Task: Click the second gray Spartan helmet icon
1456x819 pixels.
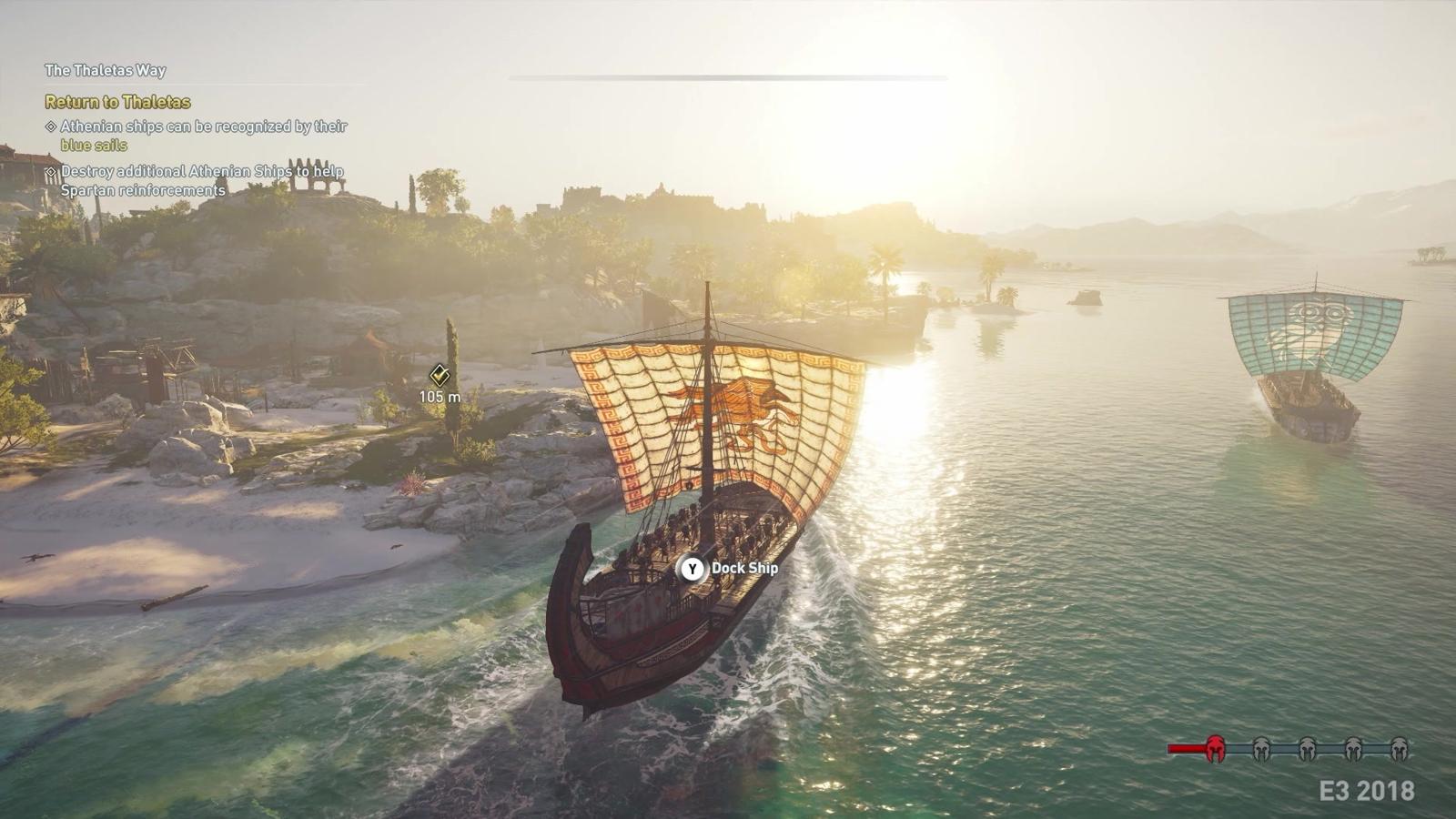Action: click(x=1308, y=748)
